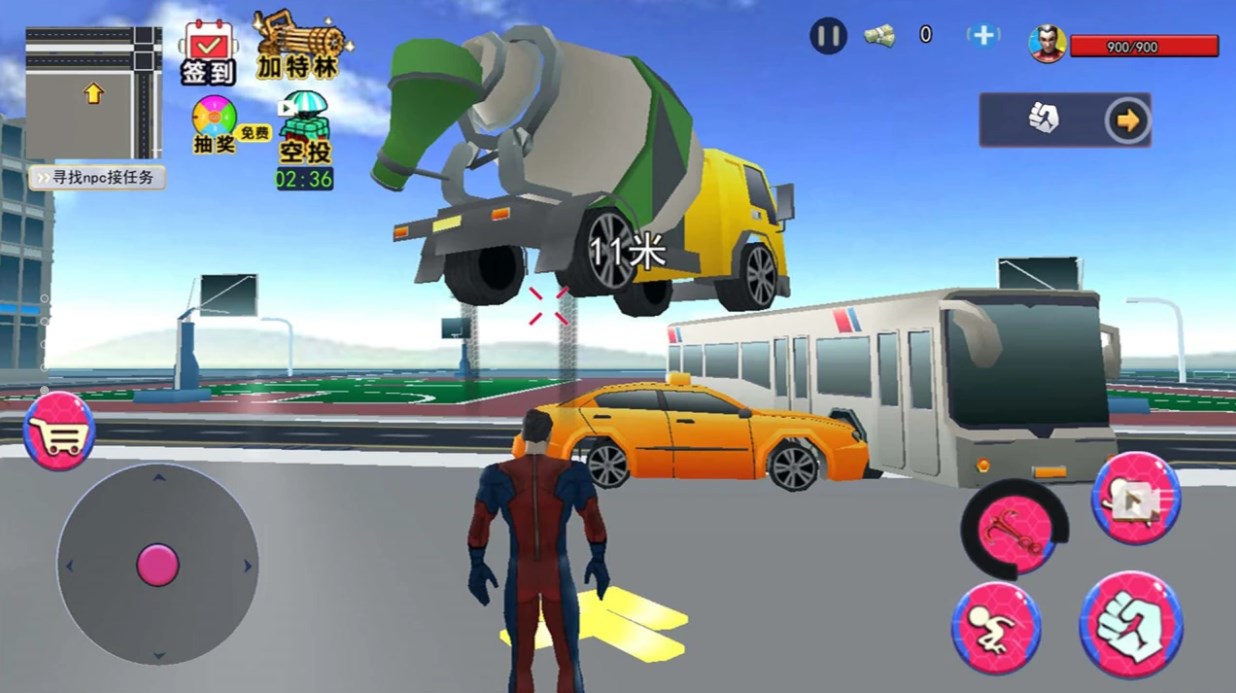Viewport: 1236px width, 693px height.
Task: Pause the game
Action: [828, 37]
